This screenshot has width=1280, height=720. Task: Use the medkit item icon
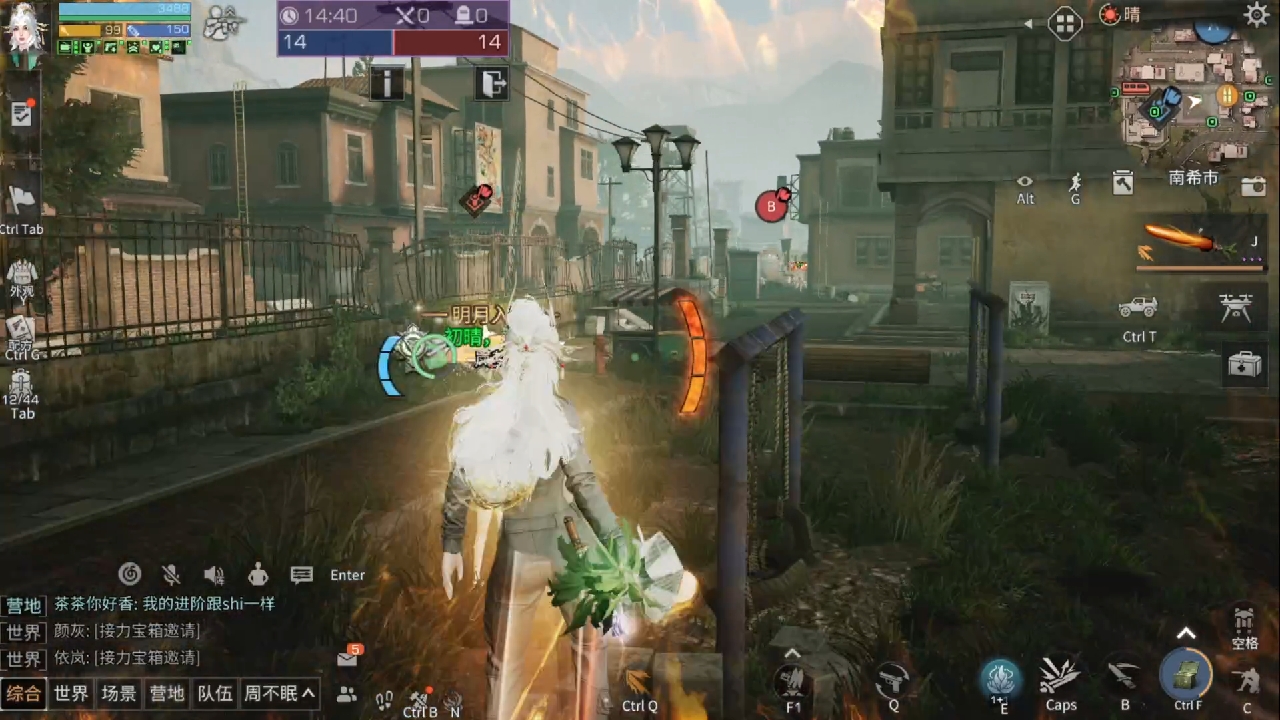[1244, 365]
